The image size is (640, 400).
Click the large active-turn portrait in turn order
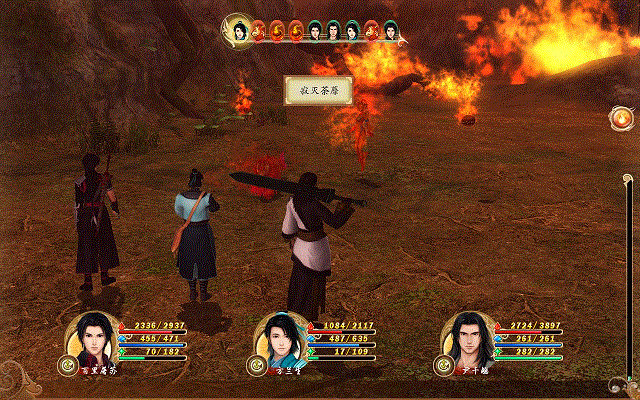point(240,32)
